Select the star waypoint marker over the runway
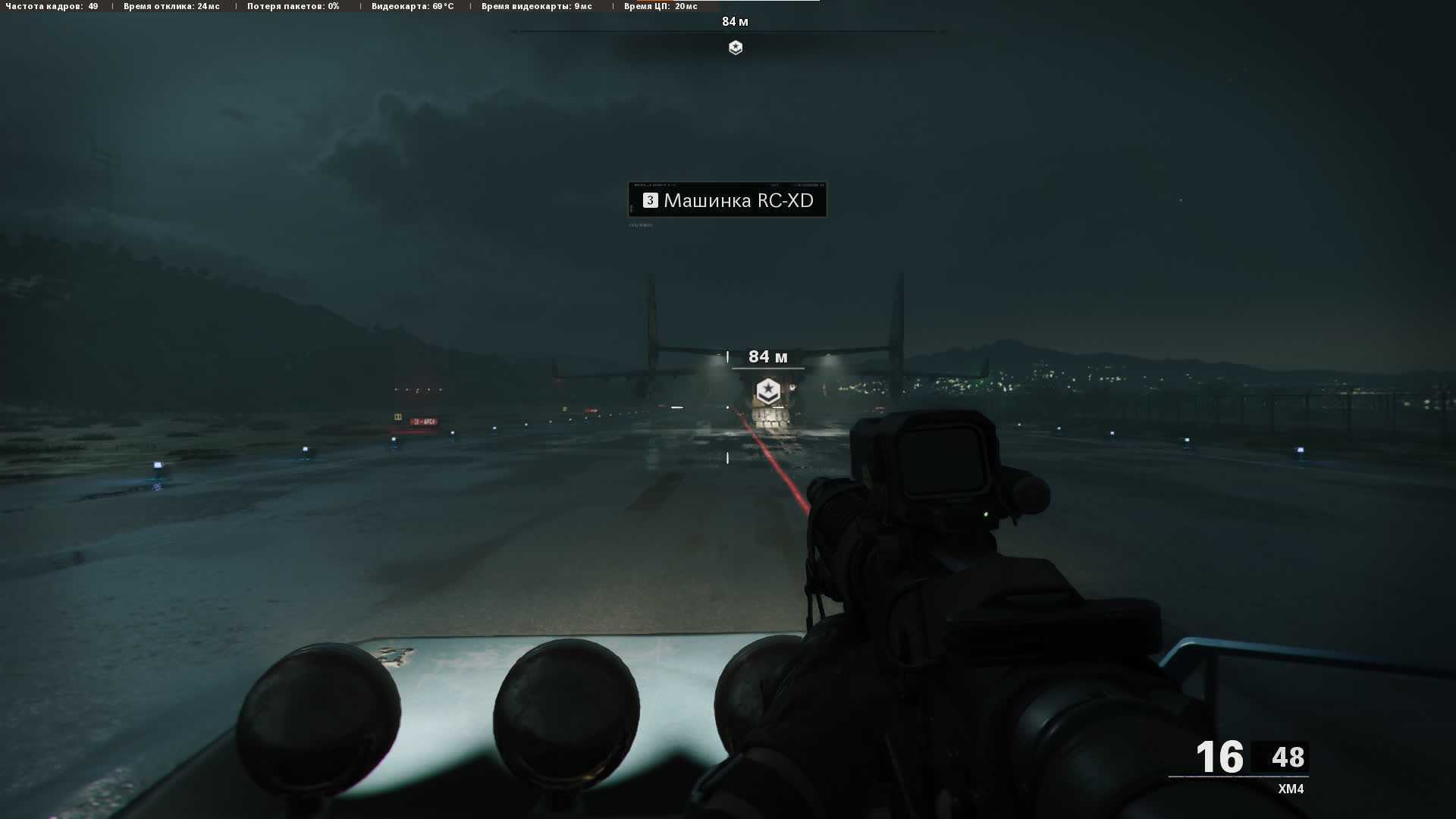The image size is (1456, 819). (x=768, y=391)
